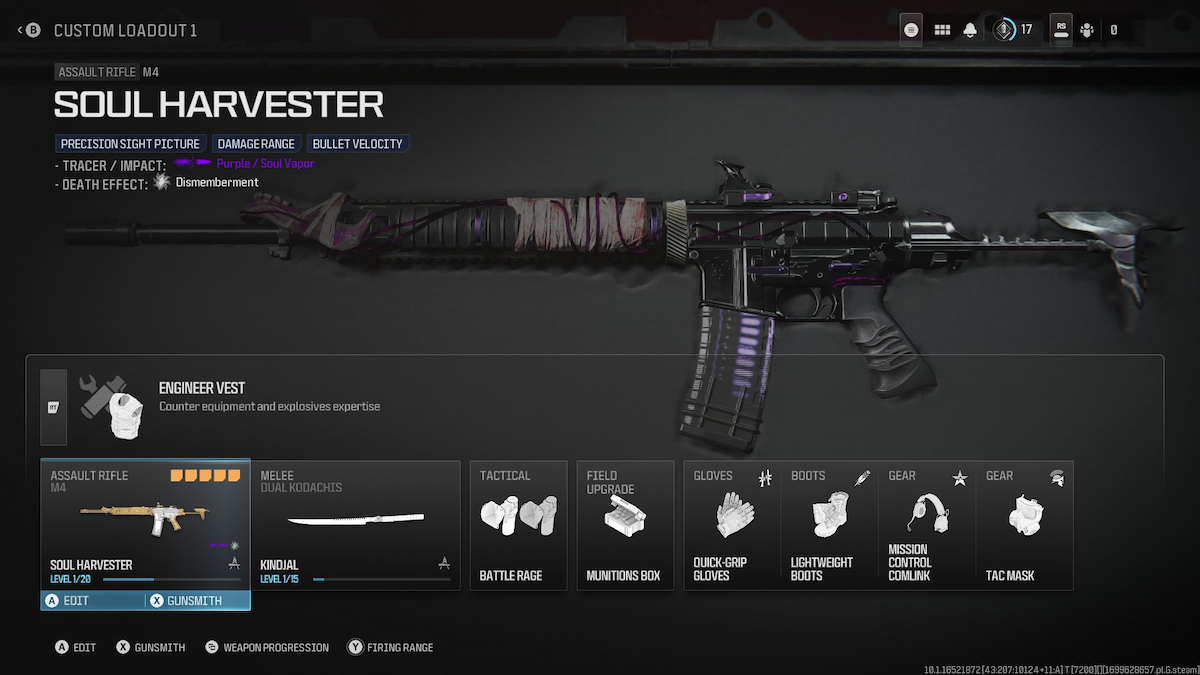Viewport: 1200px width, 675px height.
Task: Go back from Custom Loadout 1
Action: [28, 30]
